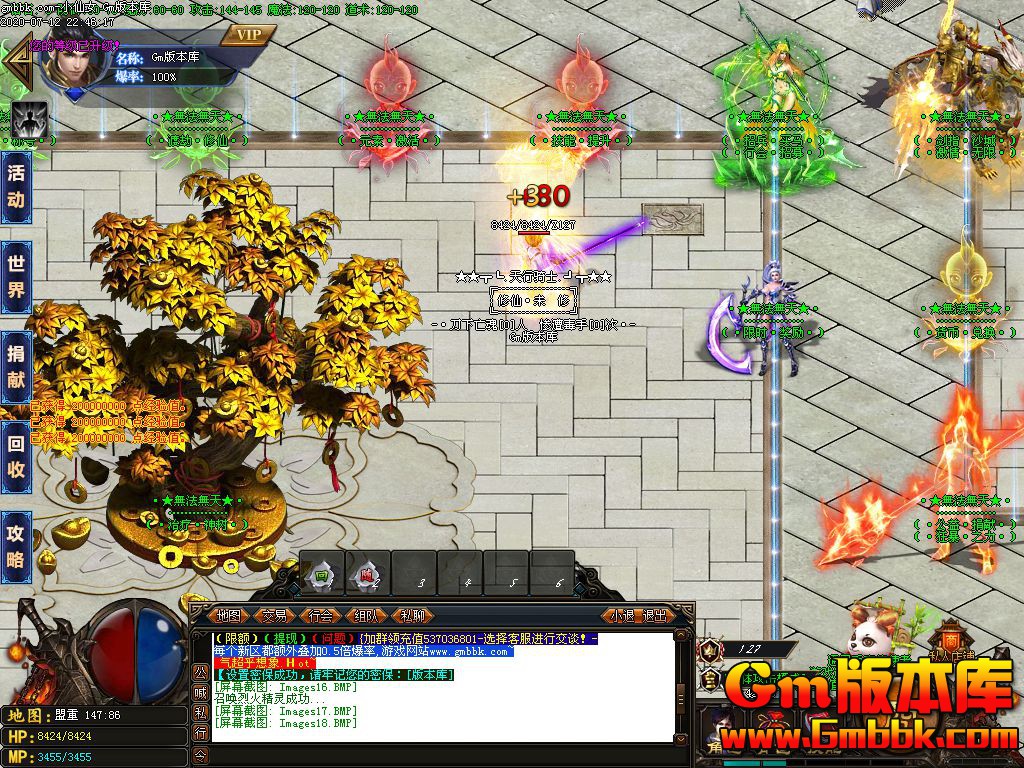Open the 组队 team window
The width and height of the screenshot is (1024, 768).
point(367,616)
